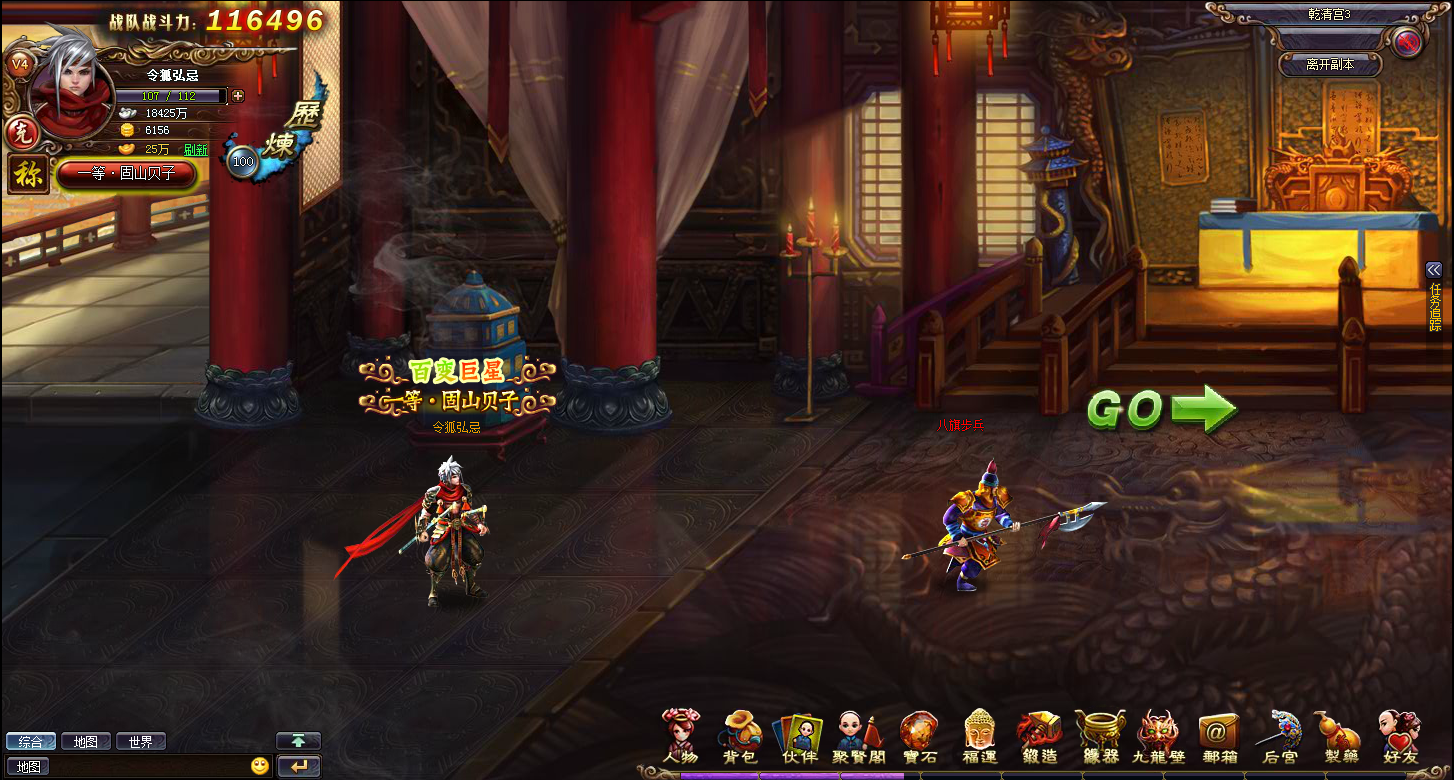Open the 后宮 harem menu
This screenshot has width=1454, height=780.
(x=1279, y=737)
